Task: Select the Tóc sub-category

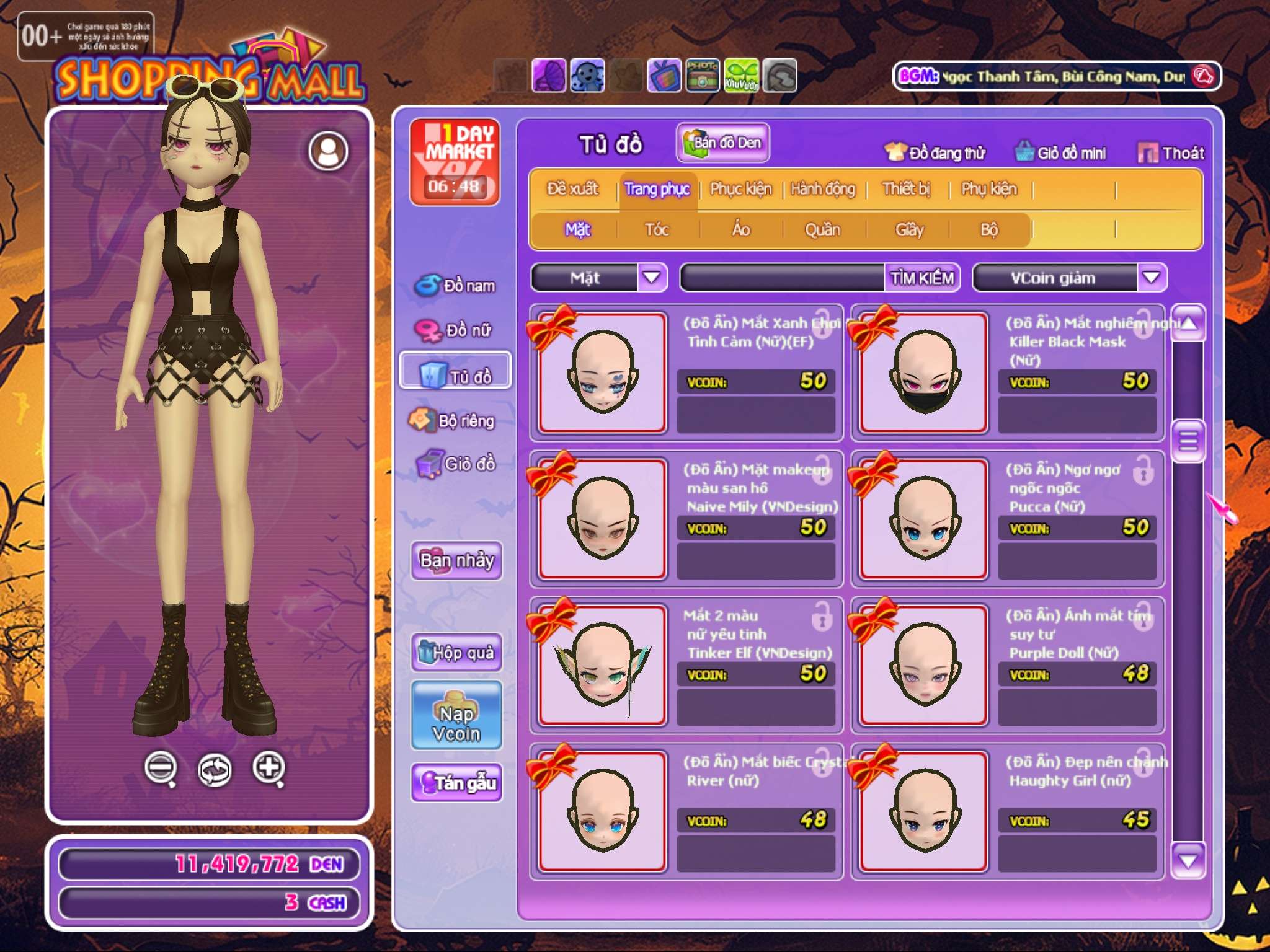Action: [x=657, y=229]
